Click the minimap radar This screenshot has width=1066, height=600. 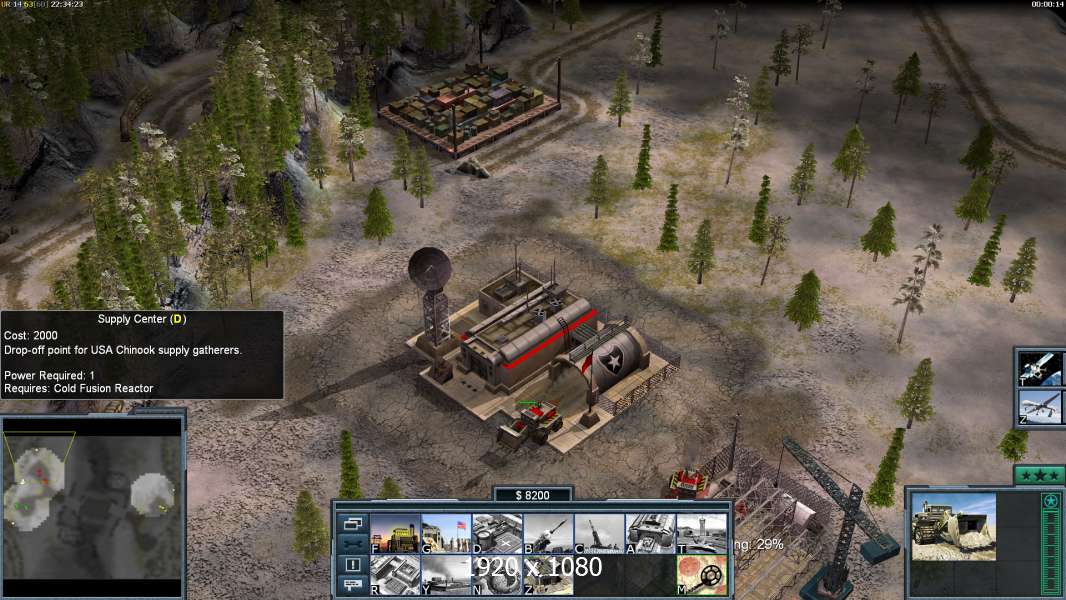93,497
